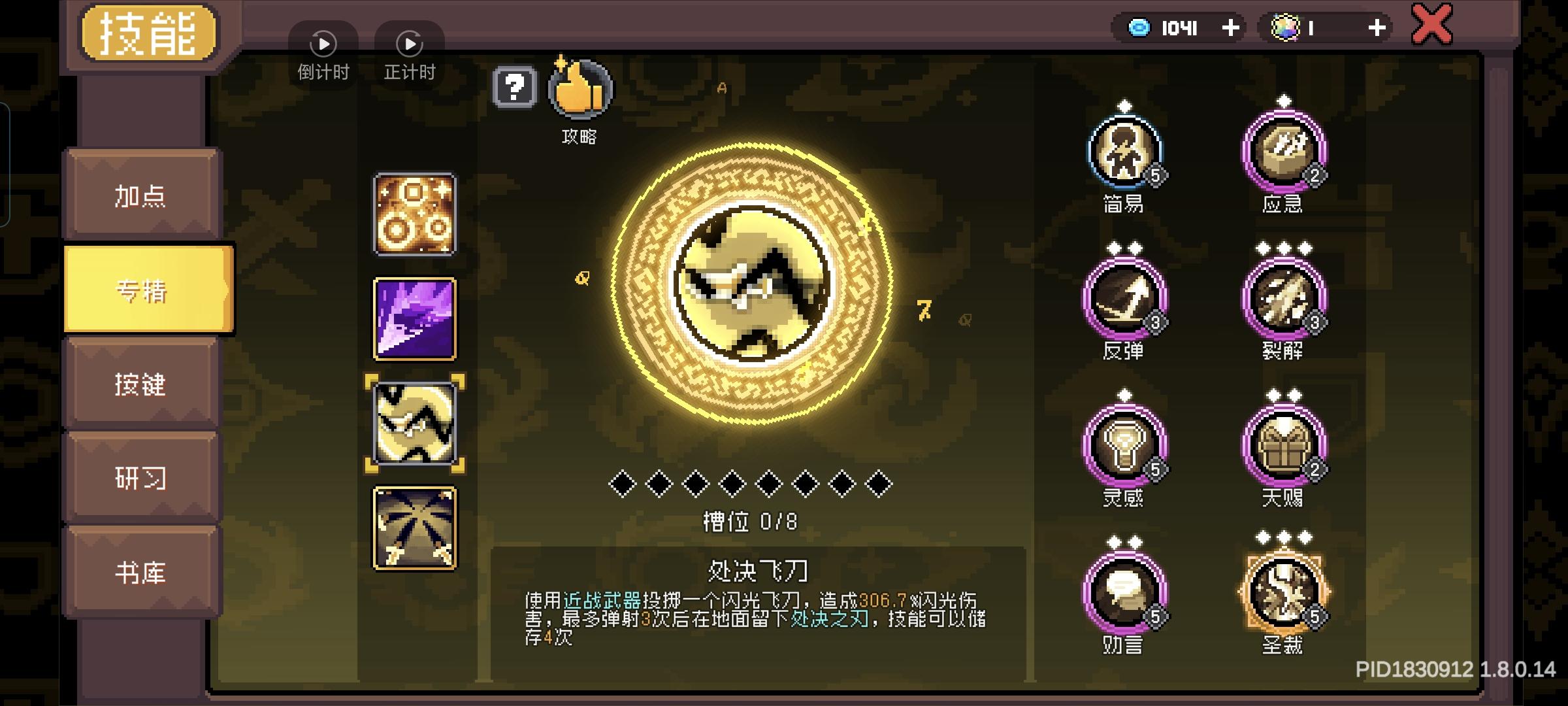Open the 裂解 perk
1568x706 pixels.
[x=1283, y=301]
